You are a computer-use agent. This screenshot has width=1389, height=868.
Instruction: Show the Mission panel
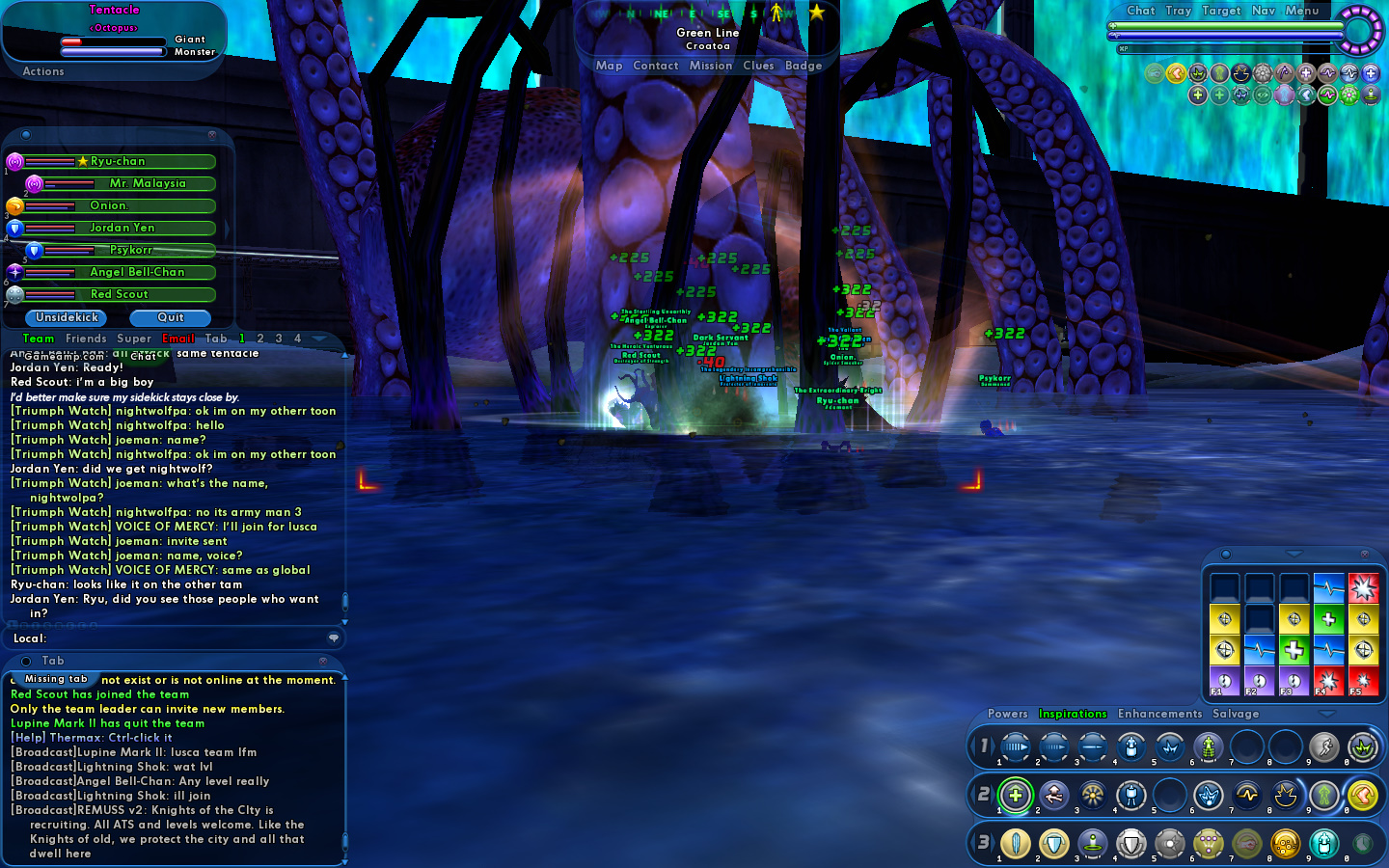click(x=711, y=66)
